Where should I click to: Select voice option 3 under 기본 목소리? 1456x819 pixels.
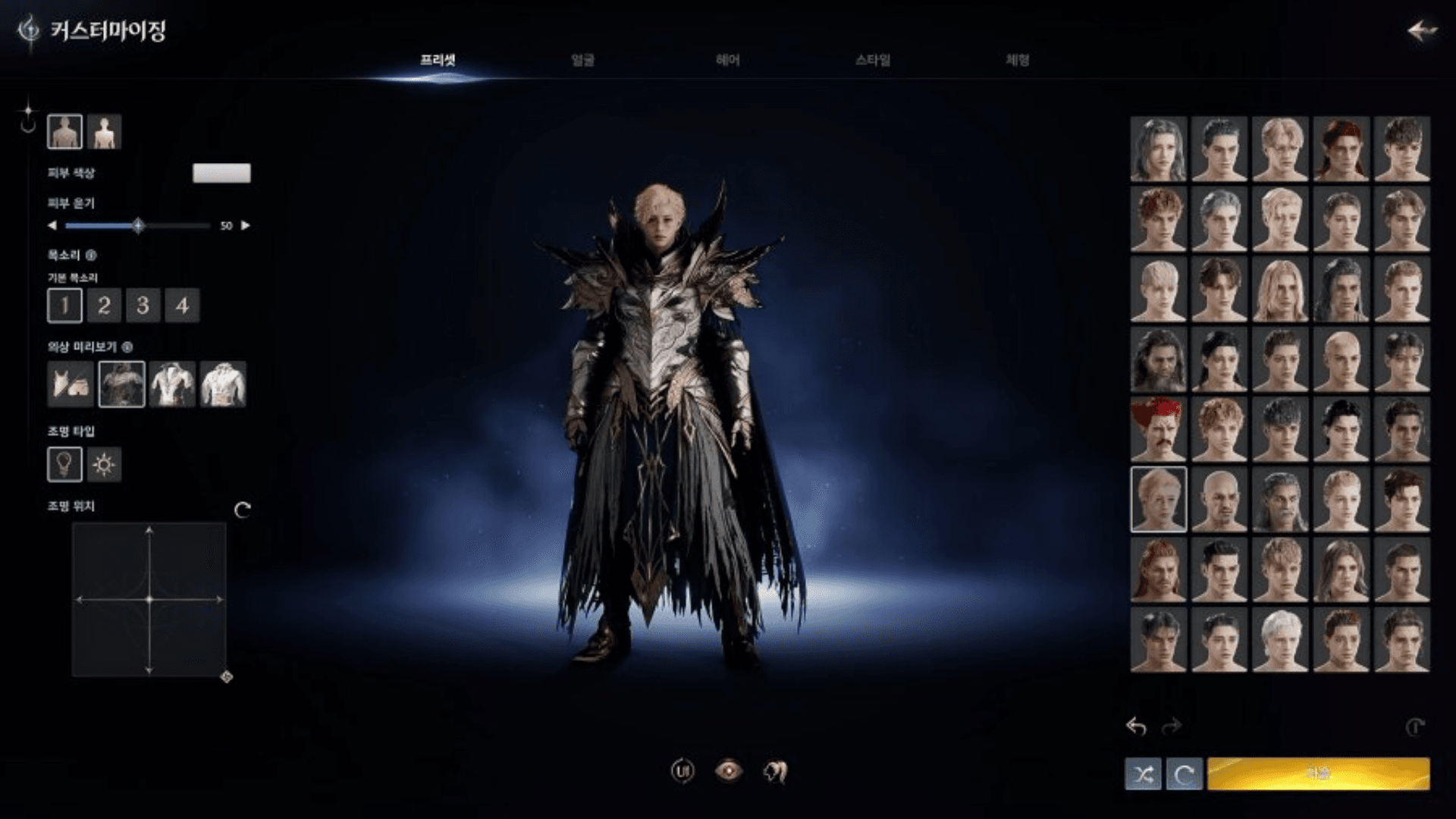143,306
